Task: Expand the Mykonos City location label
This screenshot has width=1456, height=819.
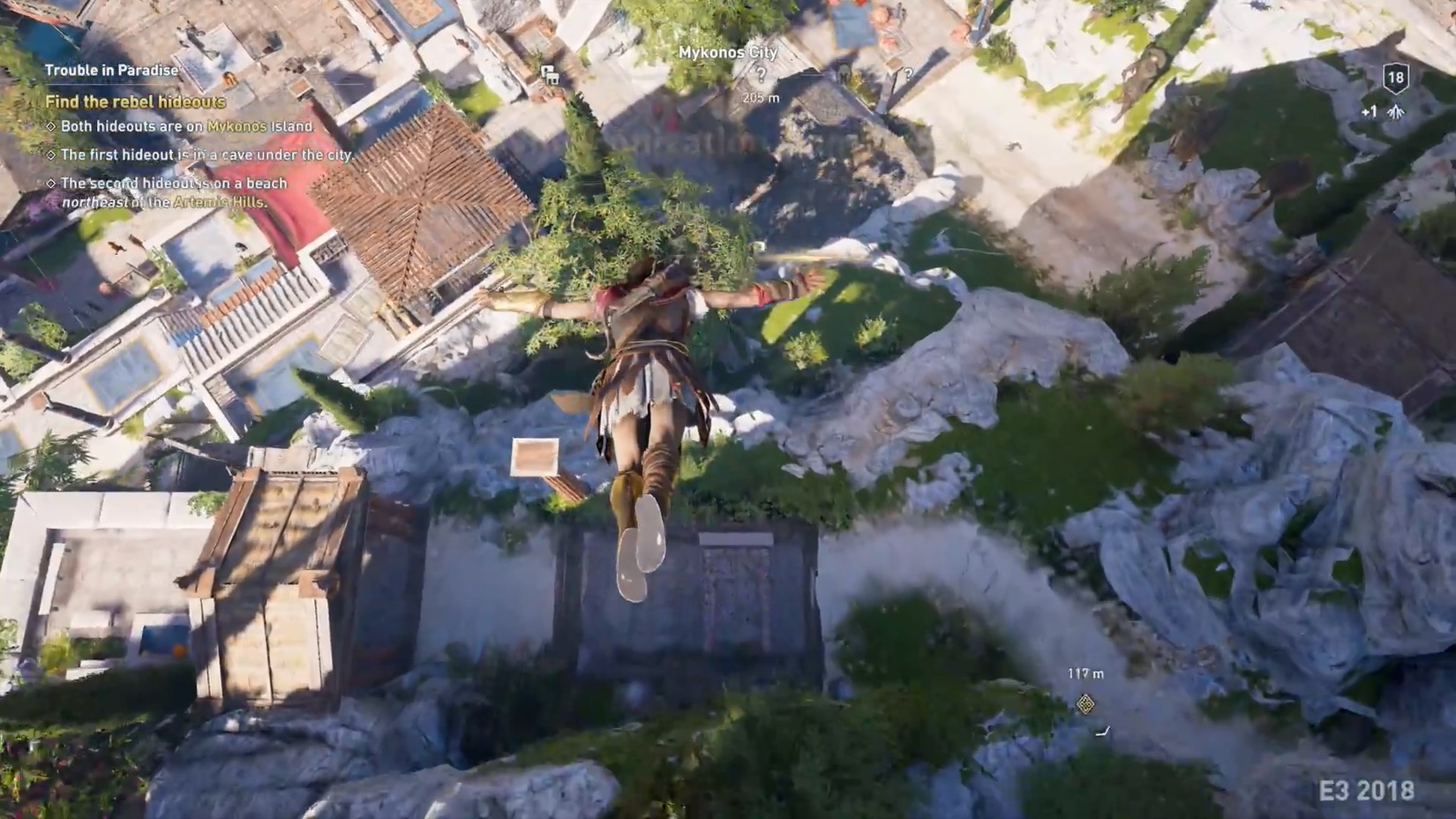Action: pyautogui.click(x=728, y=51)
